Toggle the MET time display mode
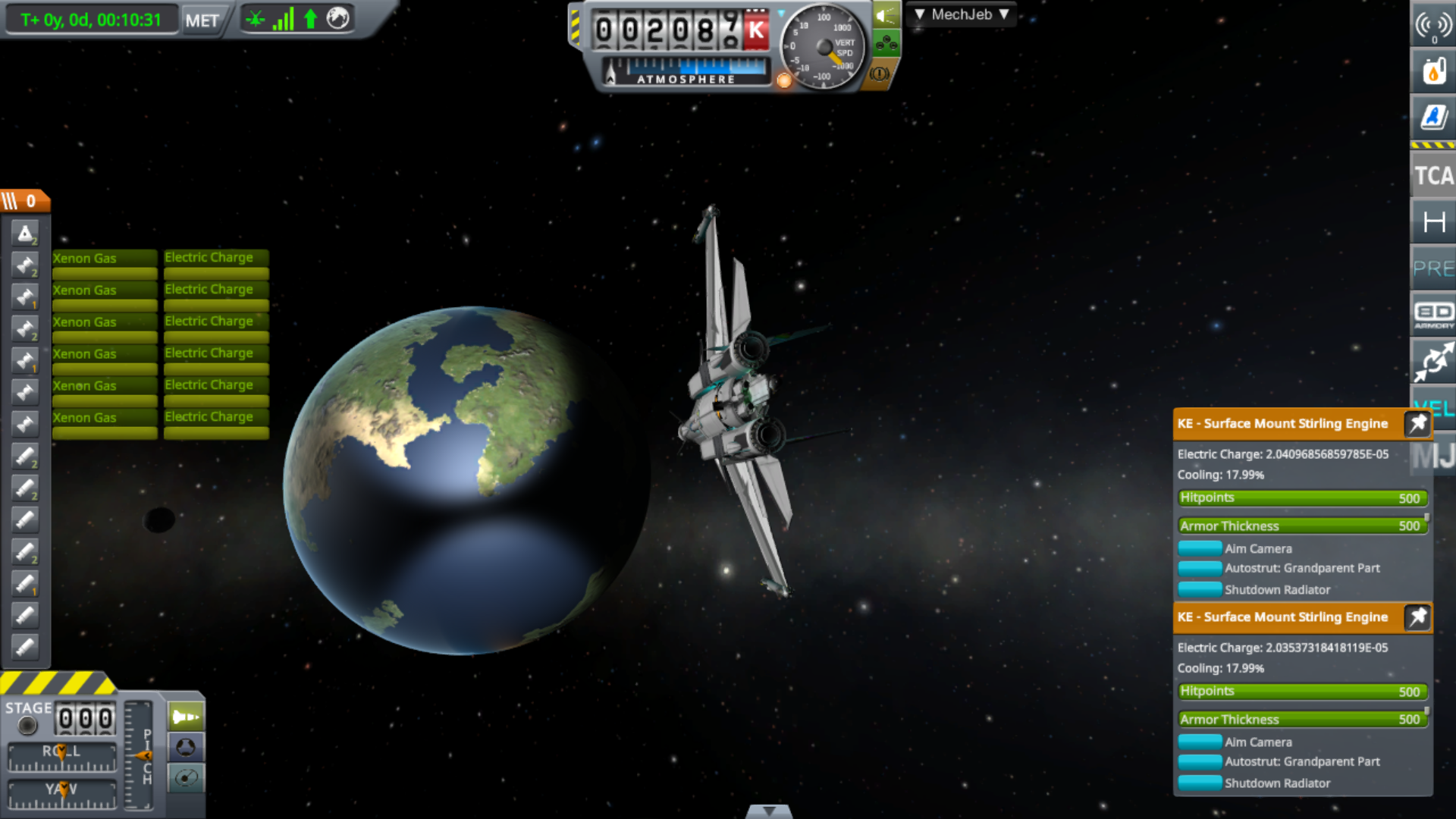 [202, 20]
